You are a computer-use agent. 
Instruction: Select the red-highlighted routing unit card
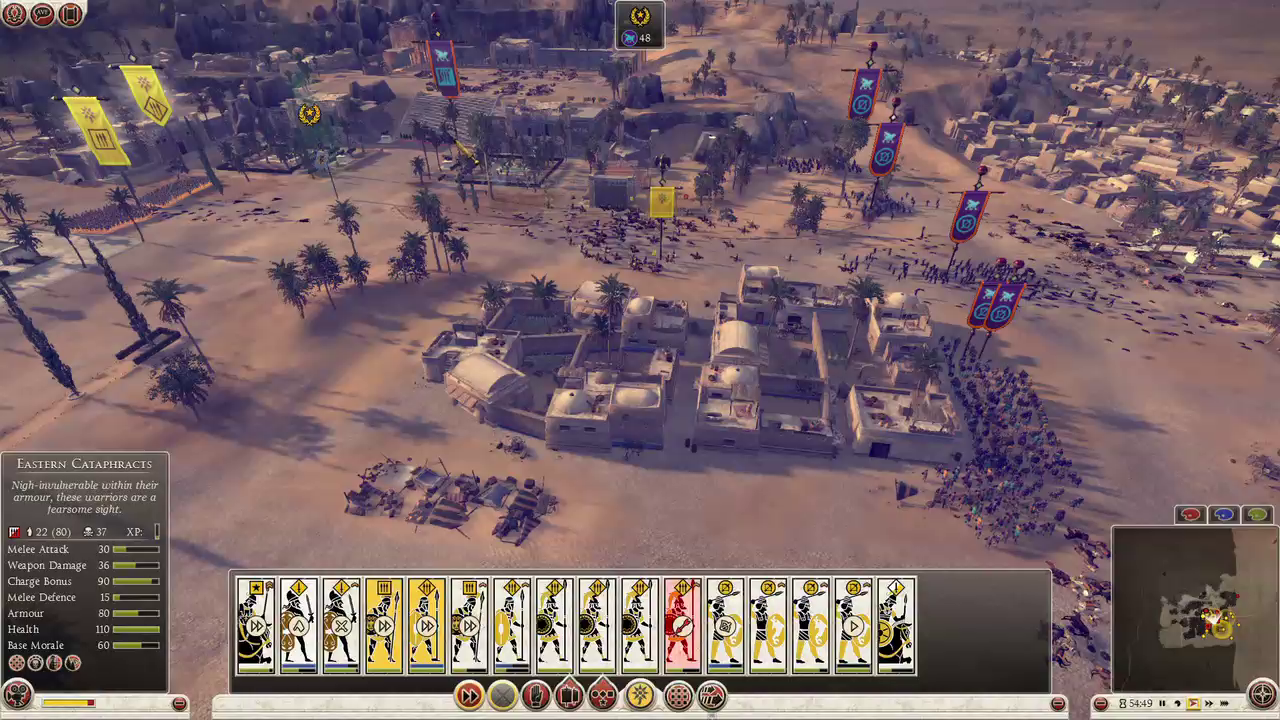(x=682, y=625)
